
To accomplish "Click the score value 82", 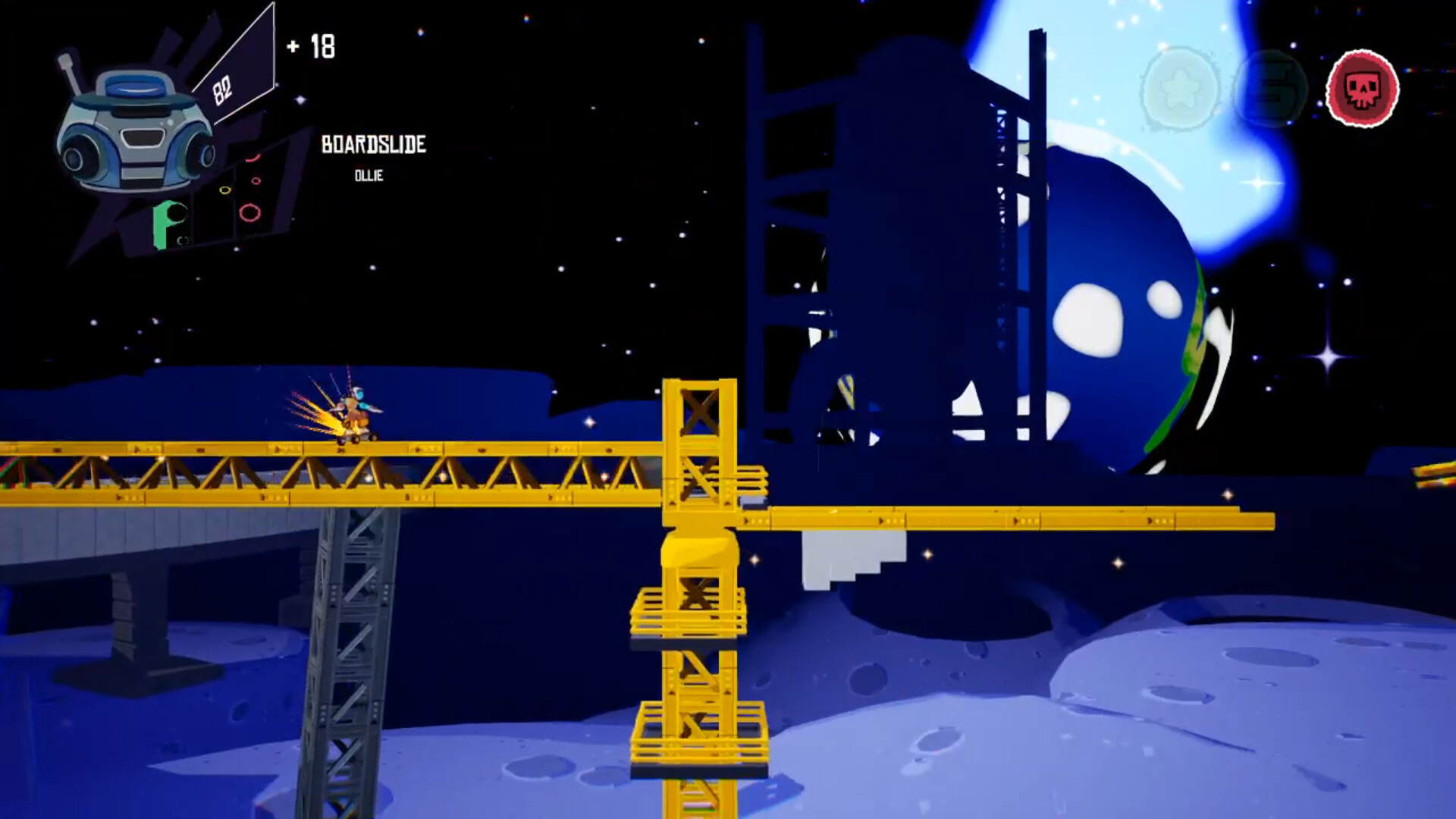I will pos(221,91).
